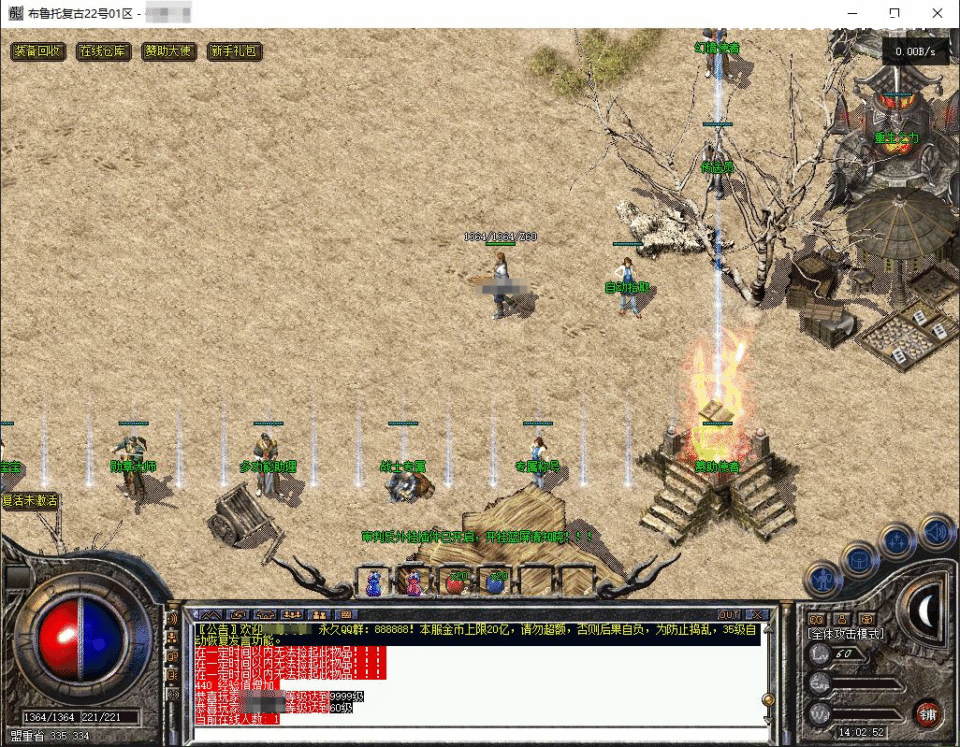The width and height of the screenshot is (960, 747).
Task: Click the OUT button above chat
Action: [729, 614]
